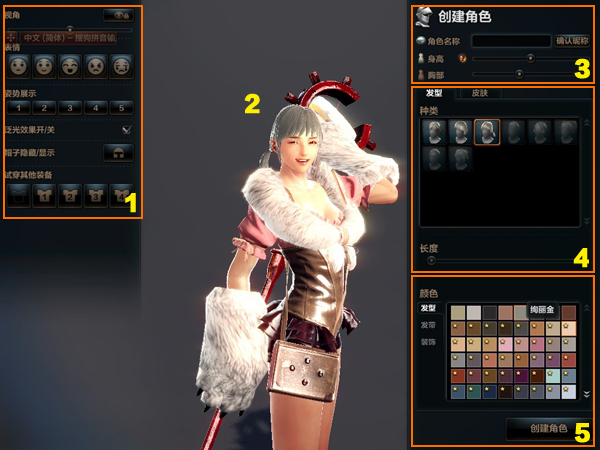Click the 长度 hair length slider
600x450 pixels.
(432, 259)
